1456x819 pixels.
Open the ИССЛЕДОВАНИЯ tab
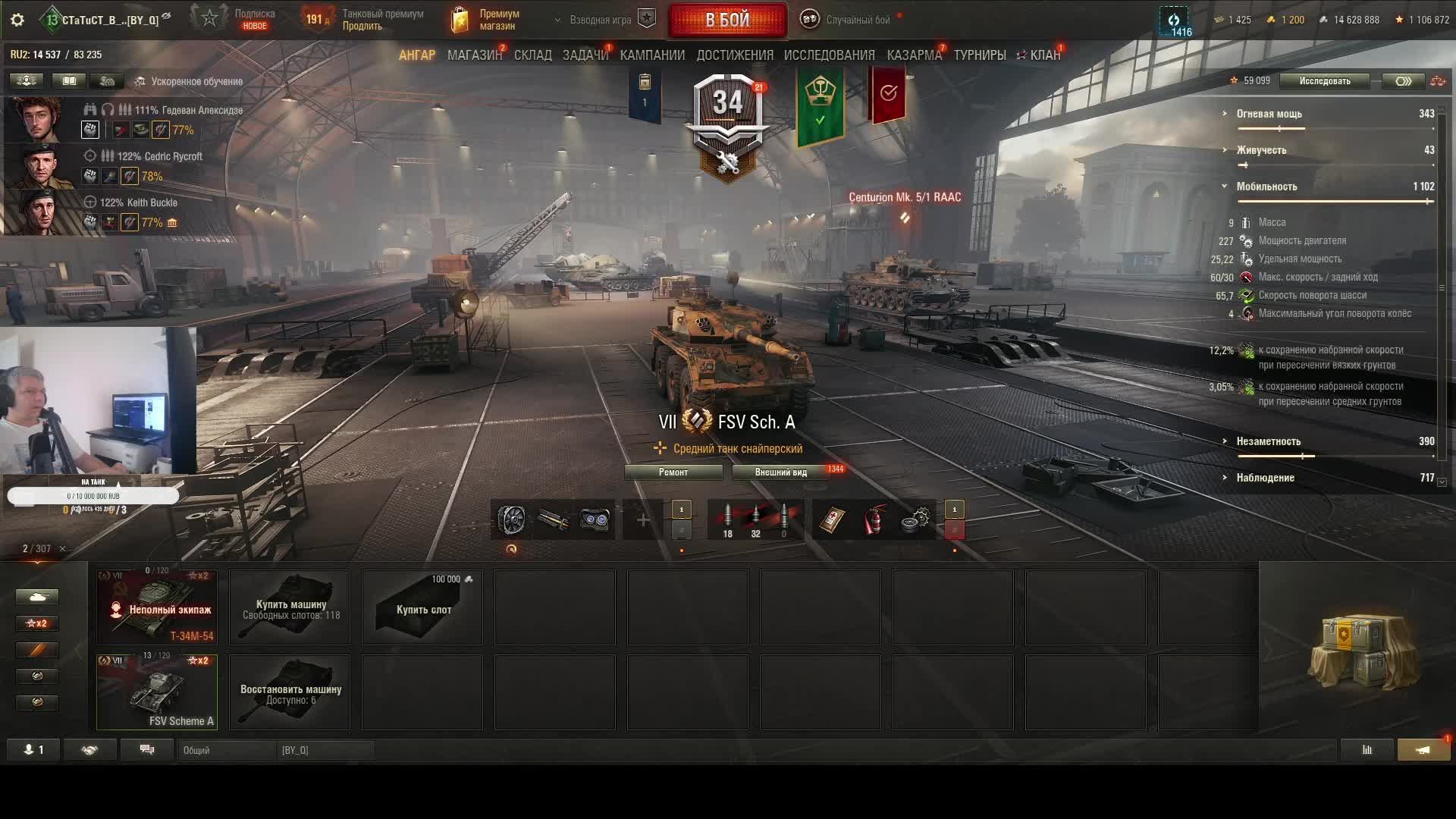(x=829, y=55)
